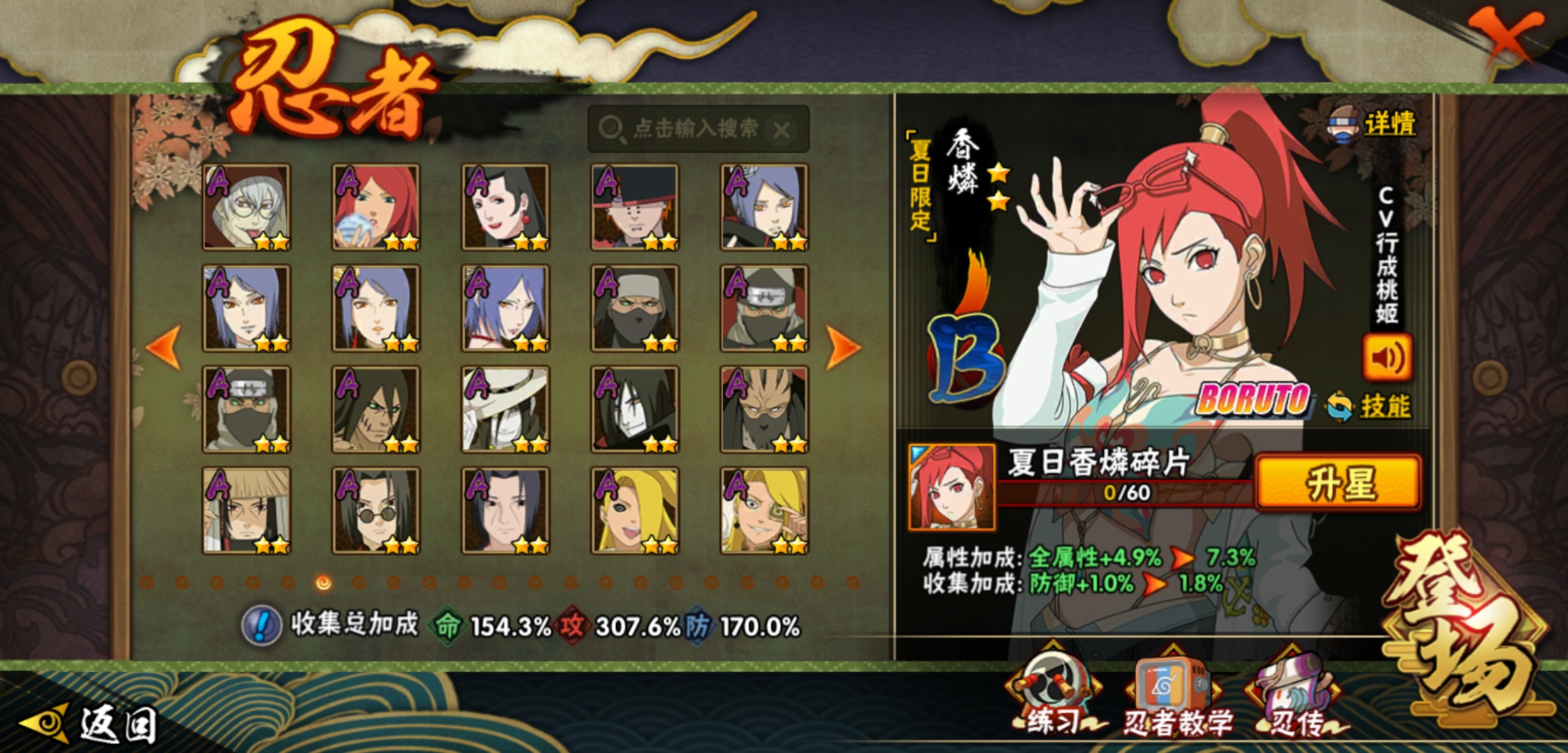Open the 练习 practice mode
Image resolution: width=1568 pixels, height=753 pixels.
[x=1052, y=697]
